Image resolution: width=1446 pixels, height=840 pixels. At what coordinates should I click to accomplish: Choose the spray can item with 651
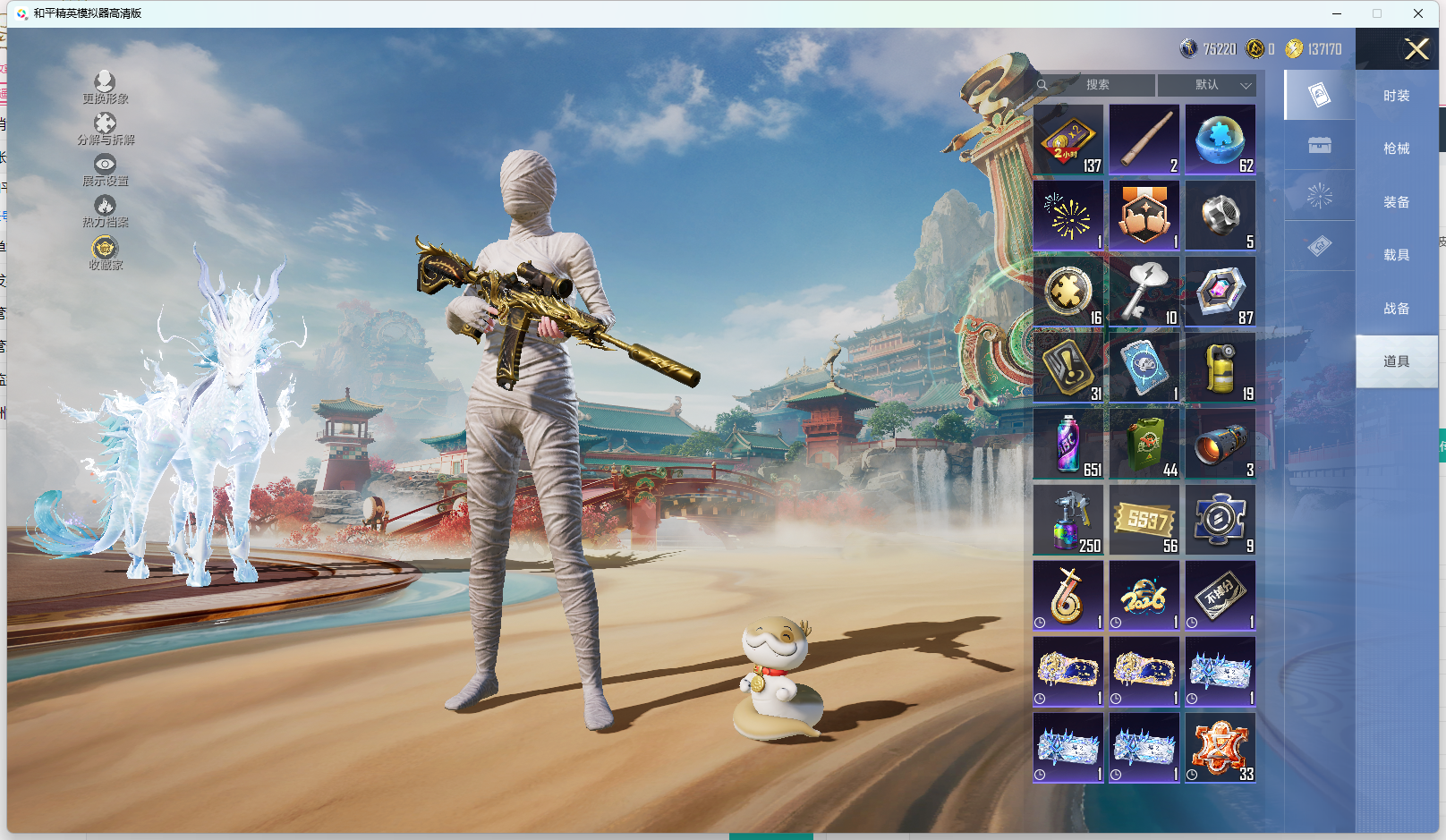1068,444
